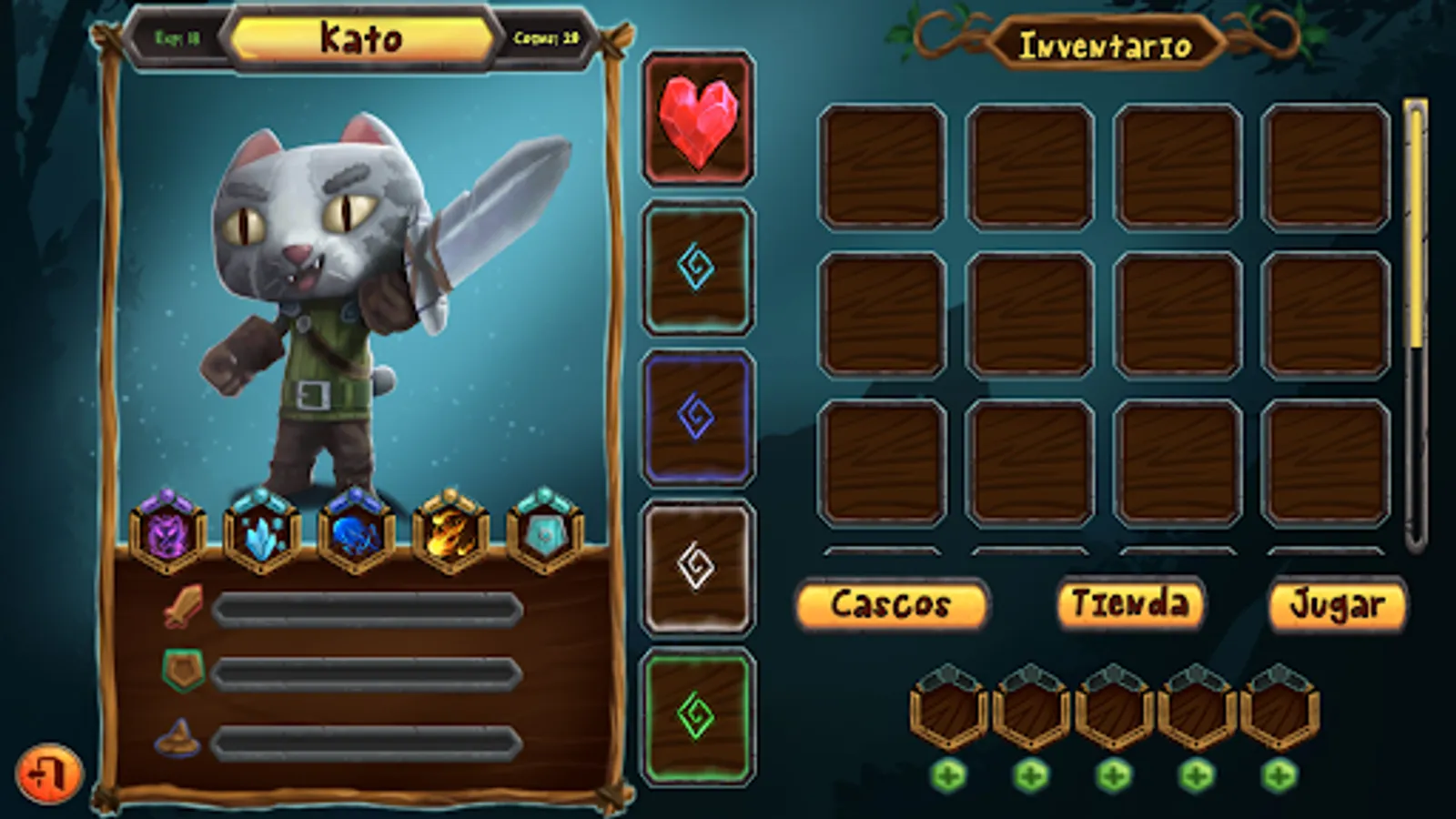Open the Tienda shop

pos(1131,602)
